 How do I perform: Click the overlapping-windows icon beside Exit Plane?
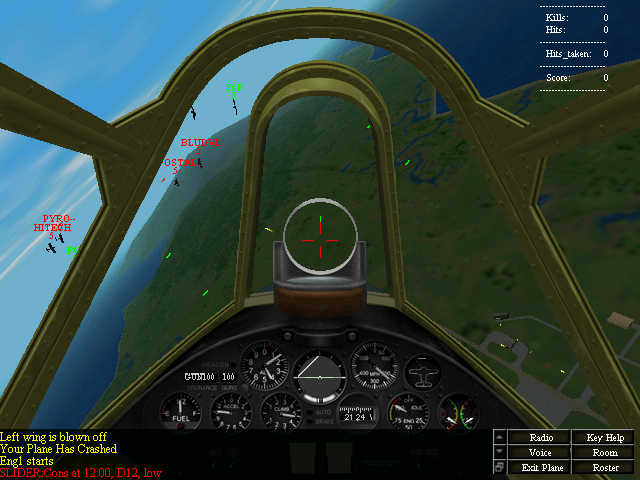point(500,467)
